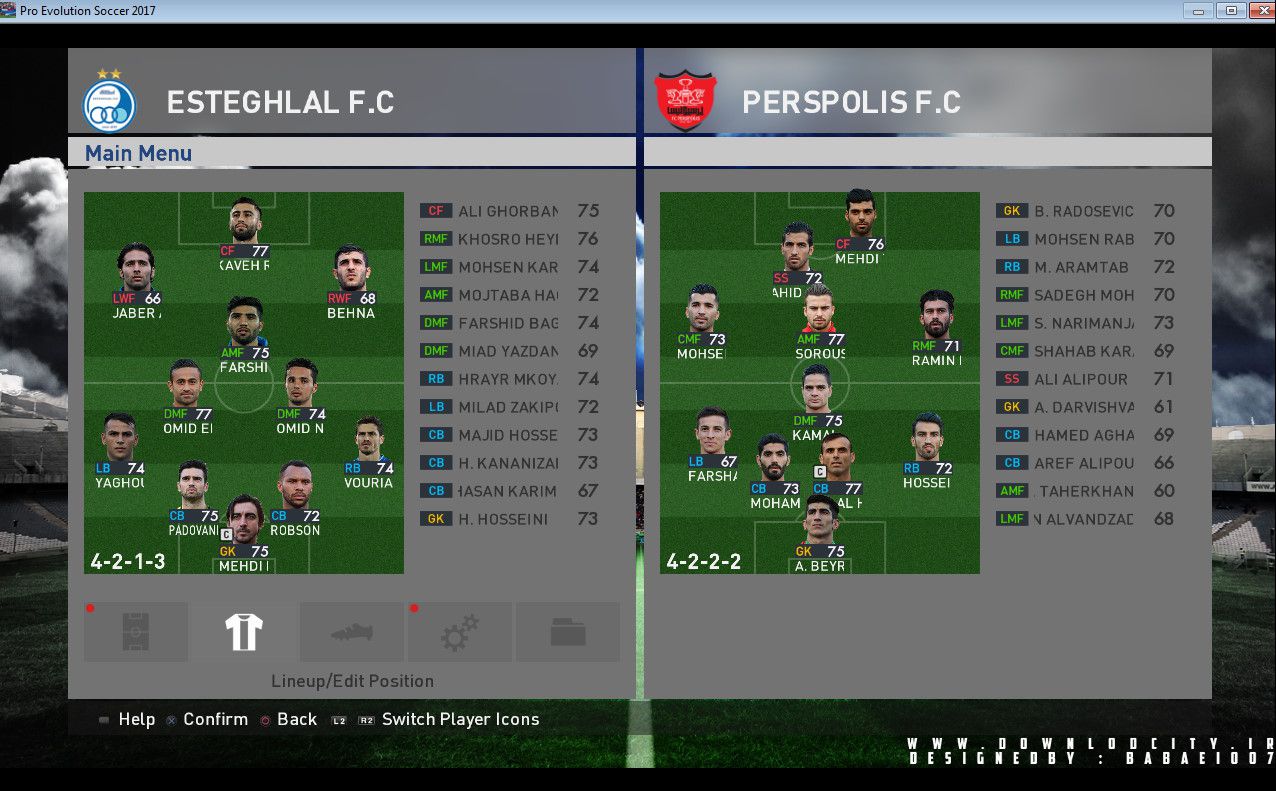Select Ali Ghorban in Esteghlal substitute list

[508, 211]
